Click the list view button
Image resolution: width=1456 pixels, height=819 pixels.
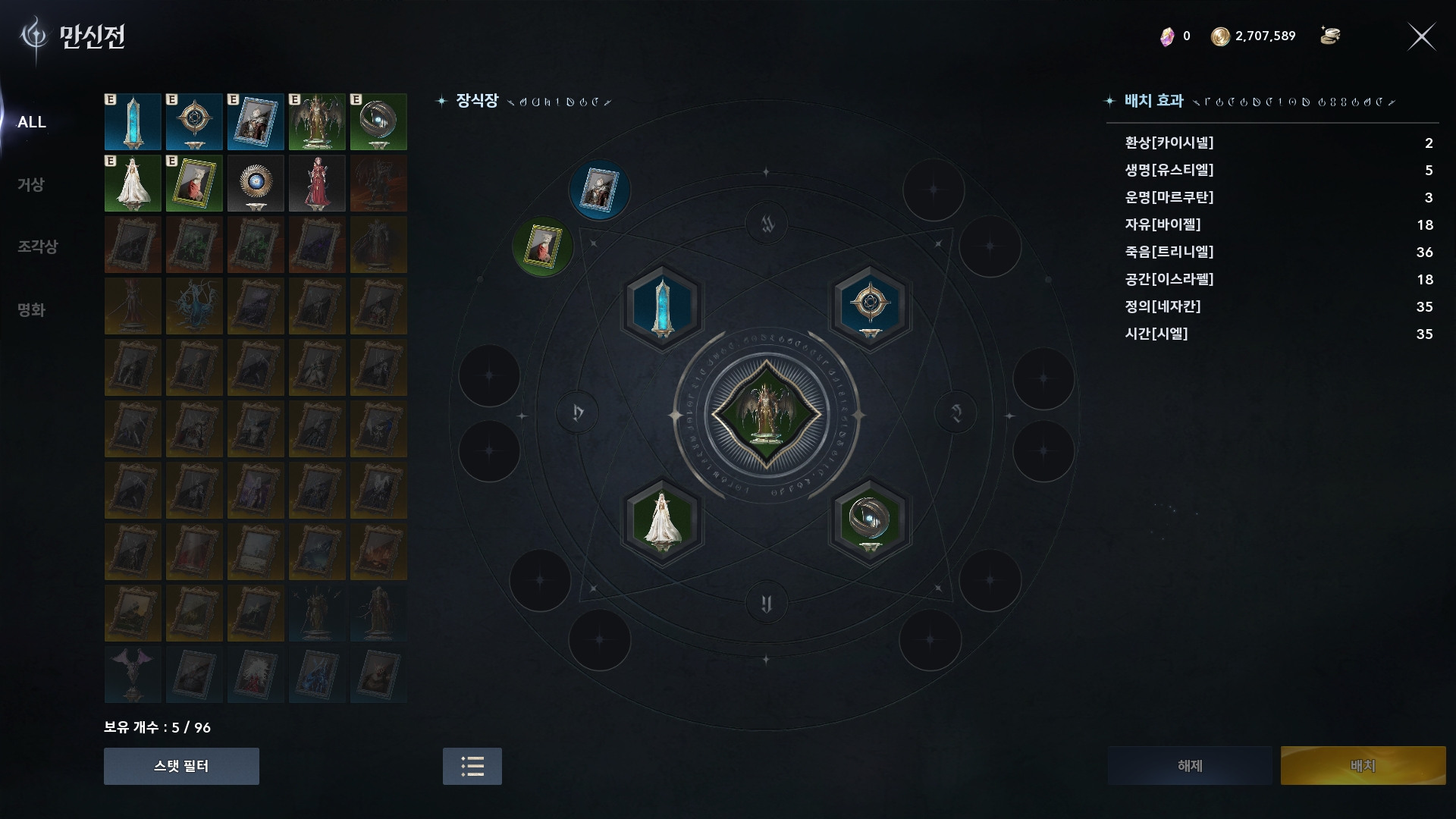click(472, 766)
